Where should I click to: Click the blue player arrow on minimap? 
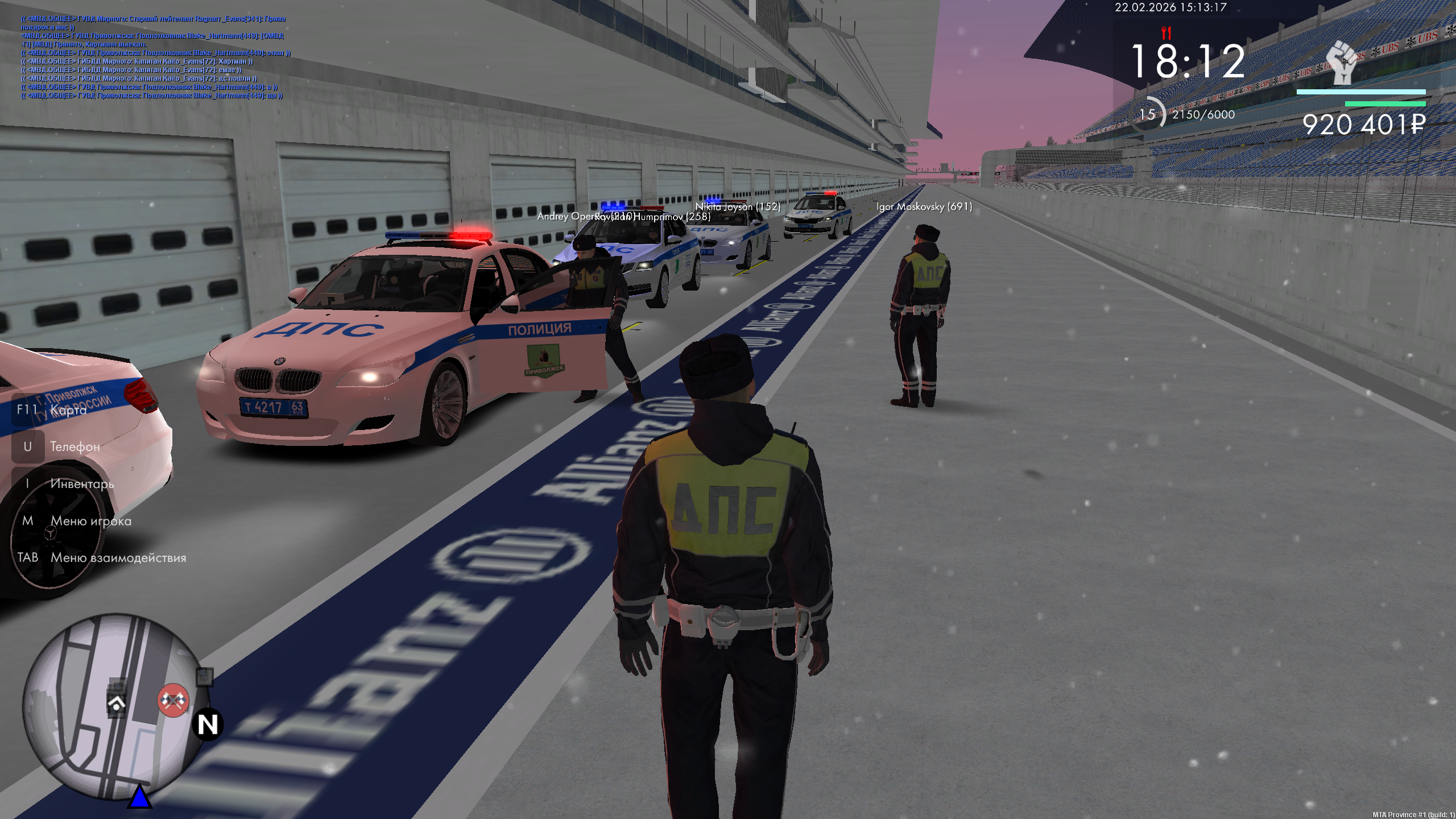click(139, 797)
